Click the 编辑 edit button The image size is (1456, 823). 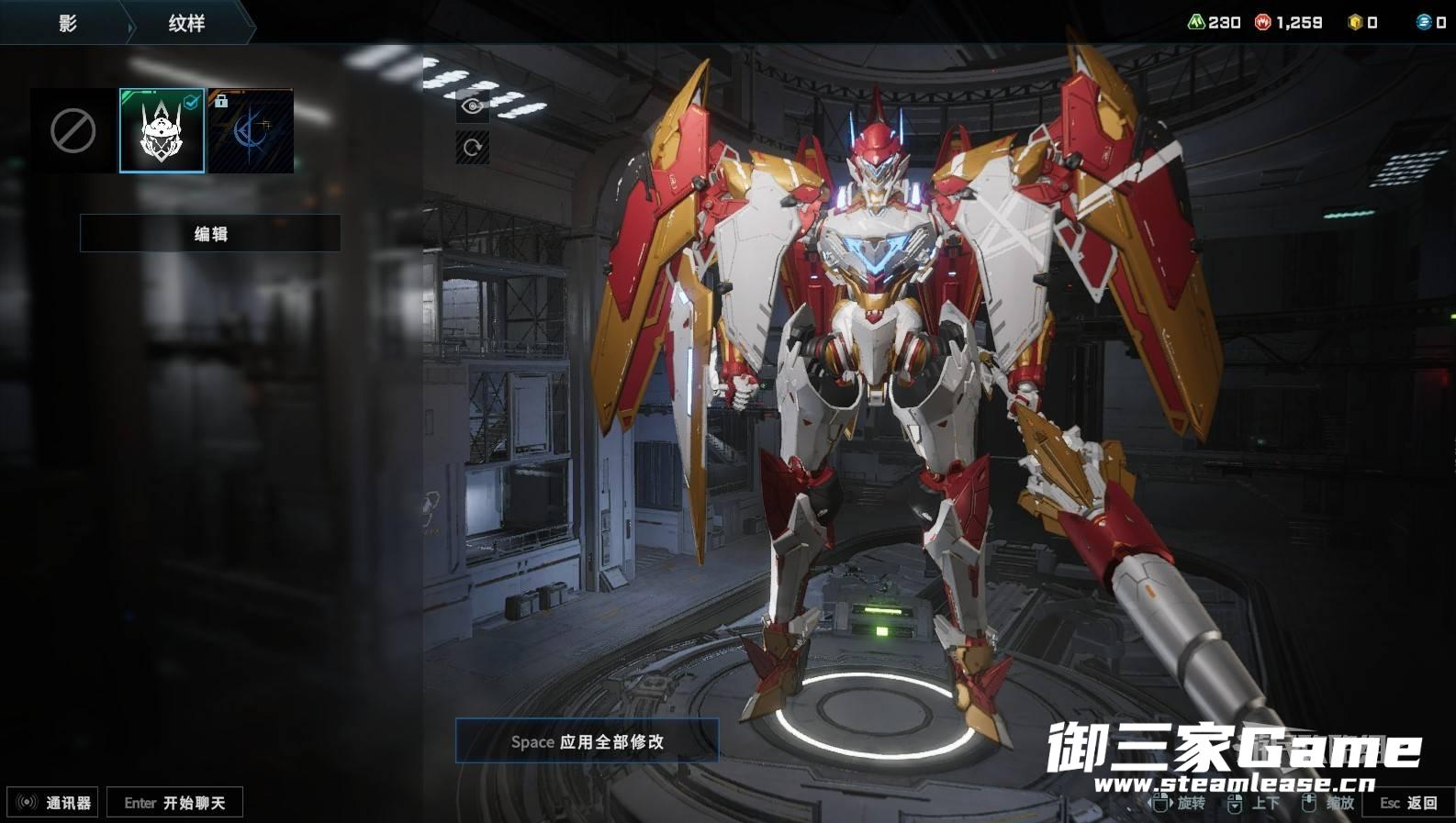210,234
